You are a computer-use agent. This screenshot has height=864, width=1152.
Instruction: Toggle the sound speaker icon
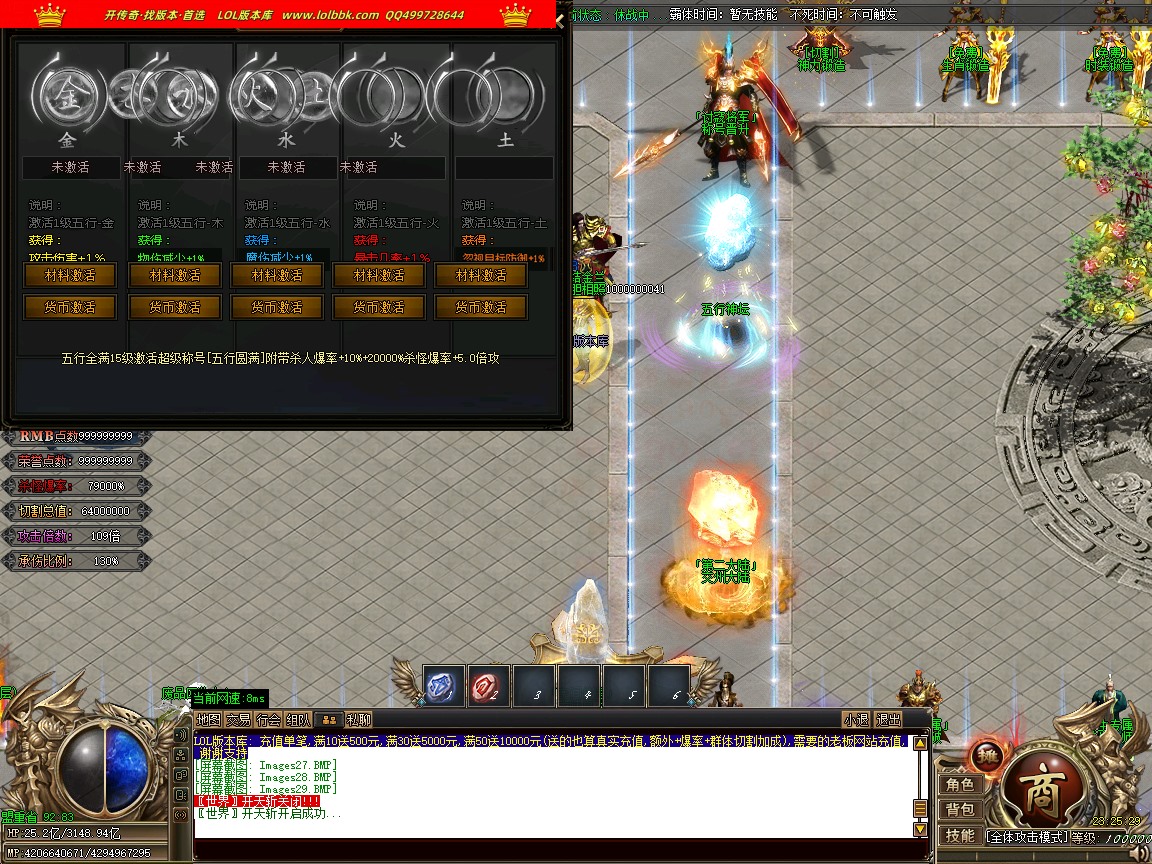coord(1138,853)
